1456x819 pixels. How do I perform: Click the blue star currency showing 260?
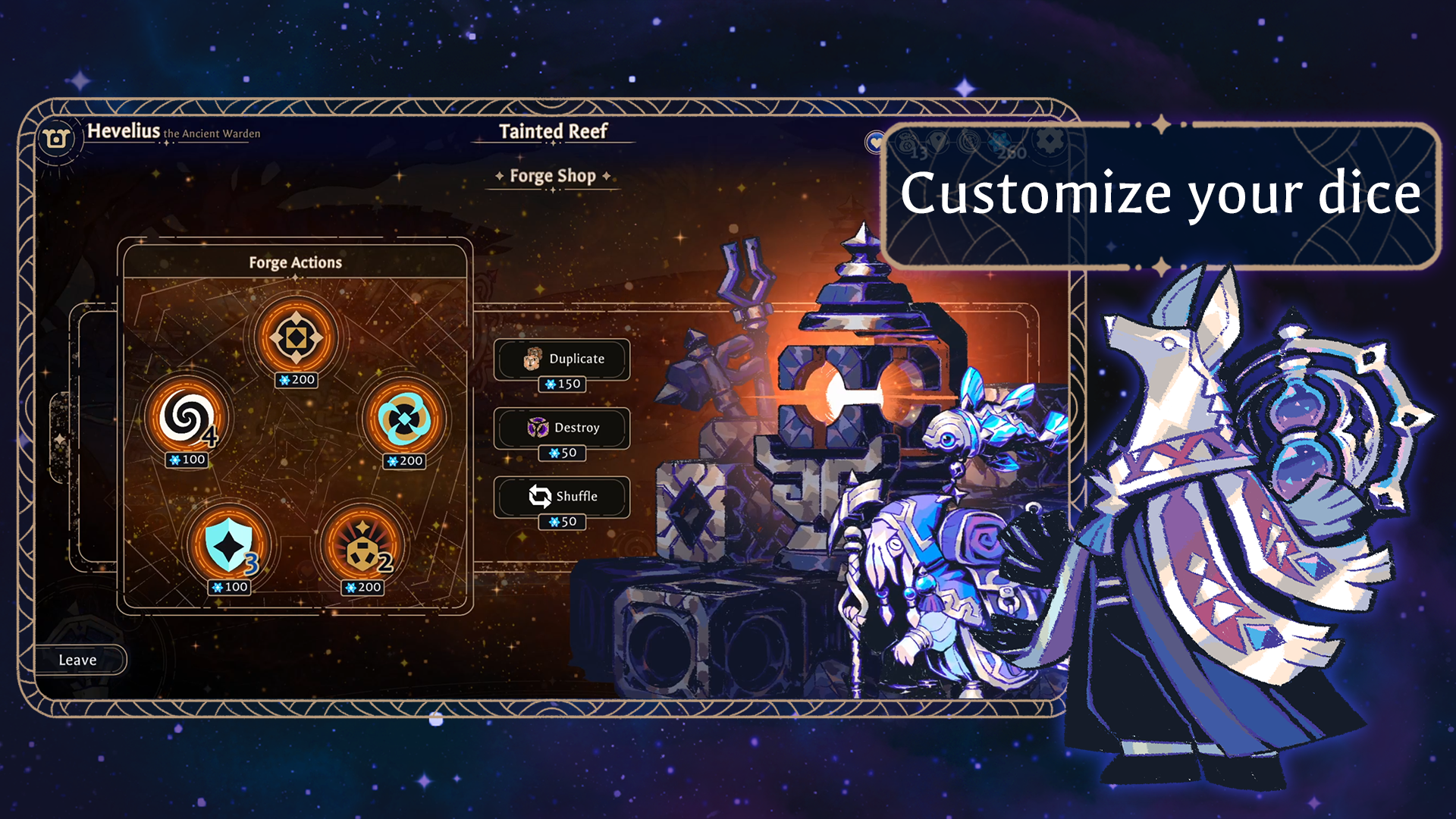999,141
